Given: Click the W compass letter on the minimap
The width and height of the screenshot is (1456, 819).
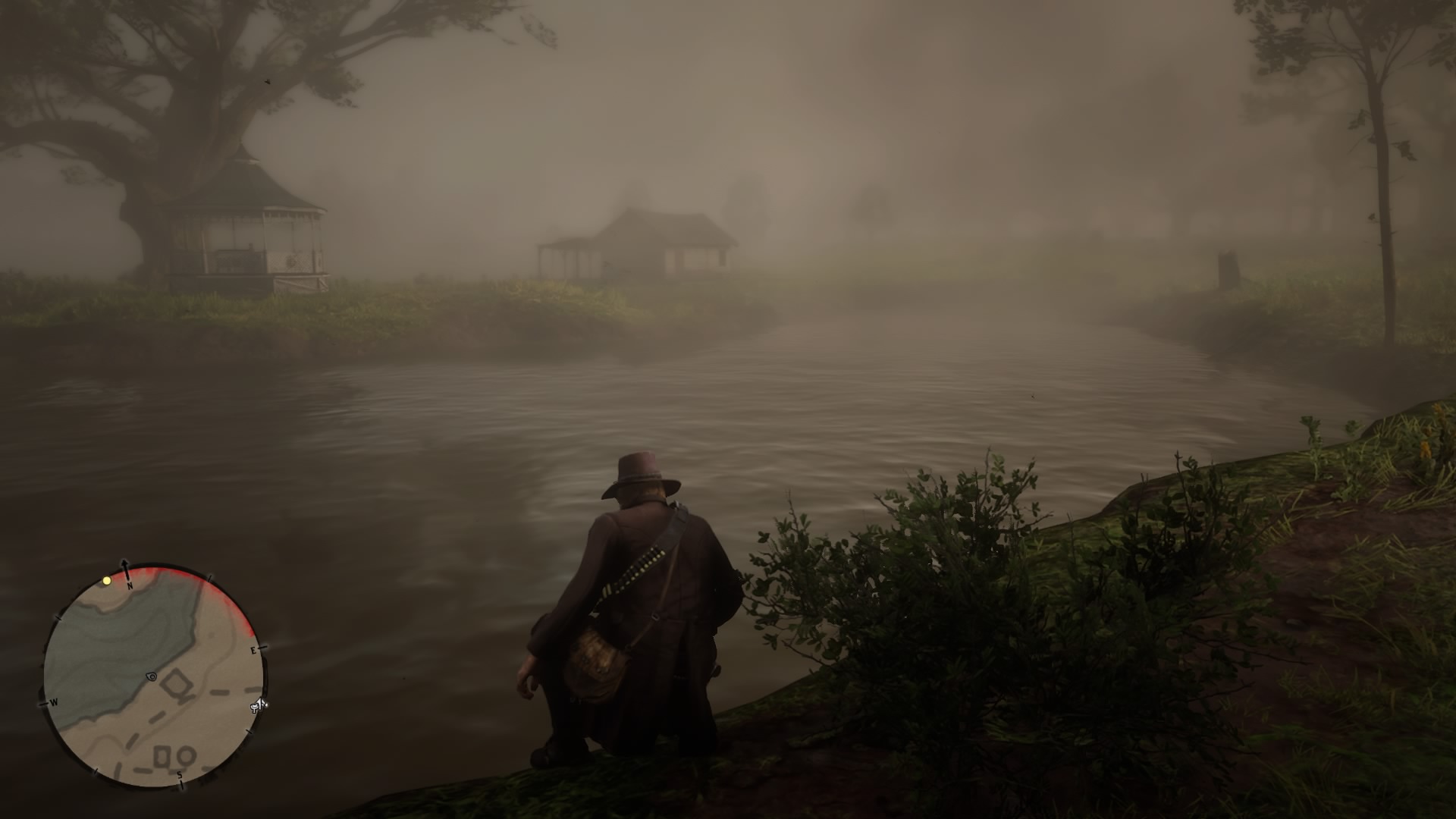Looking at the screenshot, I should tap(54, 703).
